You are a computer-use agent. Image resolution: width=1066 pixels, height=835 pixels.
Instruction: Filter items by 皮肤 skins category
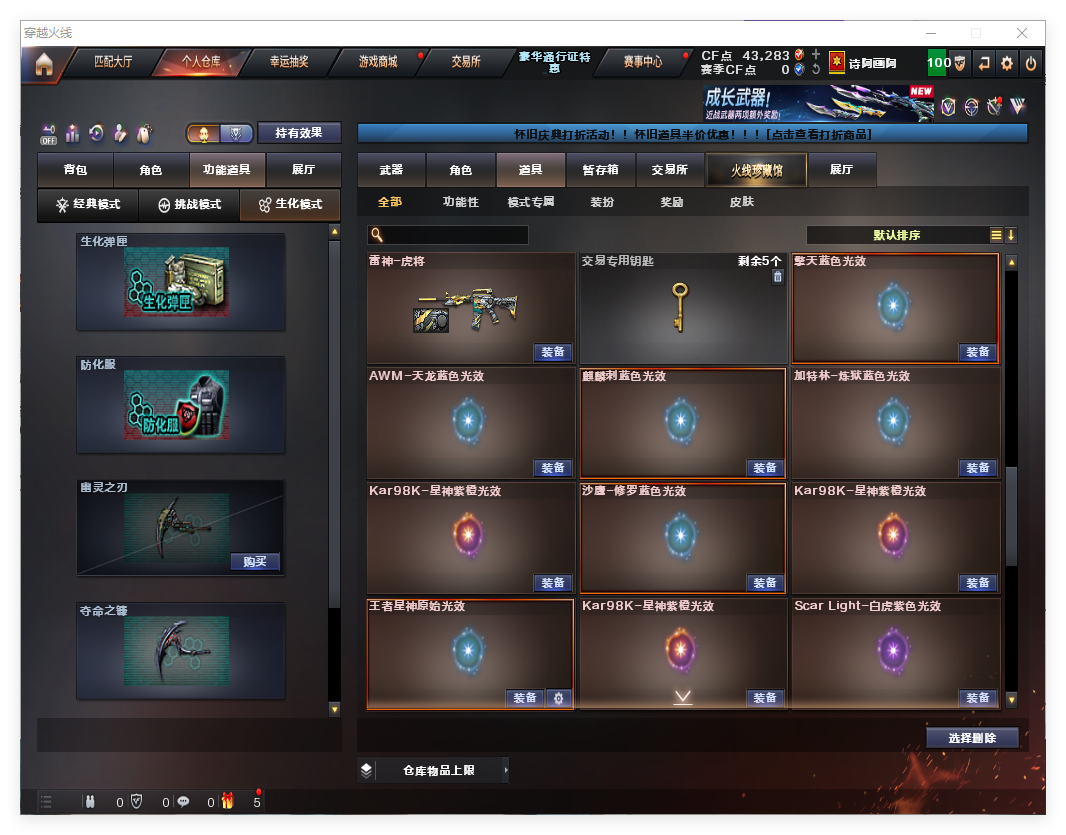point(741,202)
